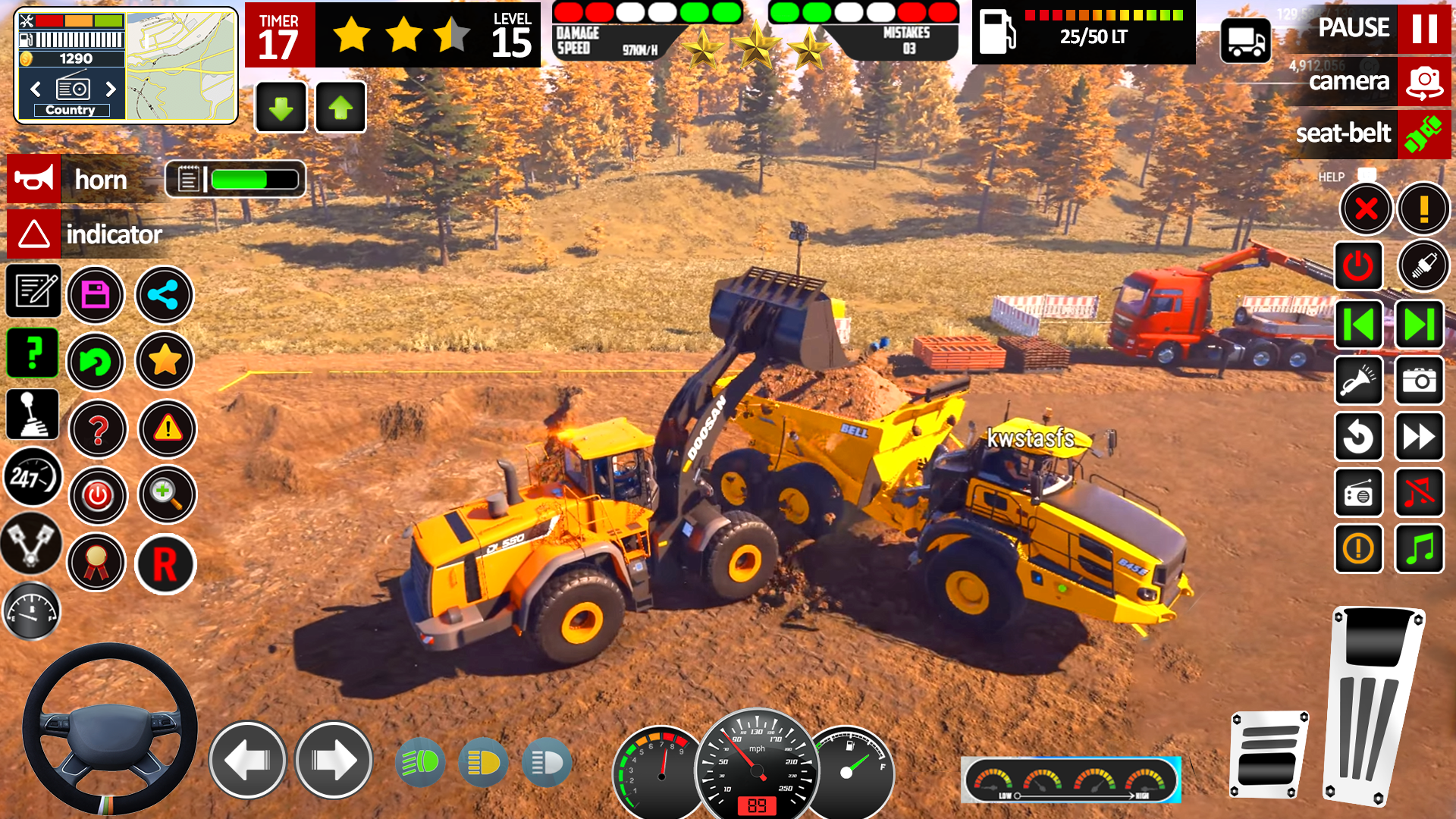Tap the magnifier zoom-in icon

point(167,495)
